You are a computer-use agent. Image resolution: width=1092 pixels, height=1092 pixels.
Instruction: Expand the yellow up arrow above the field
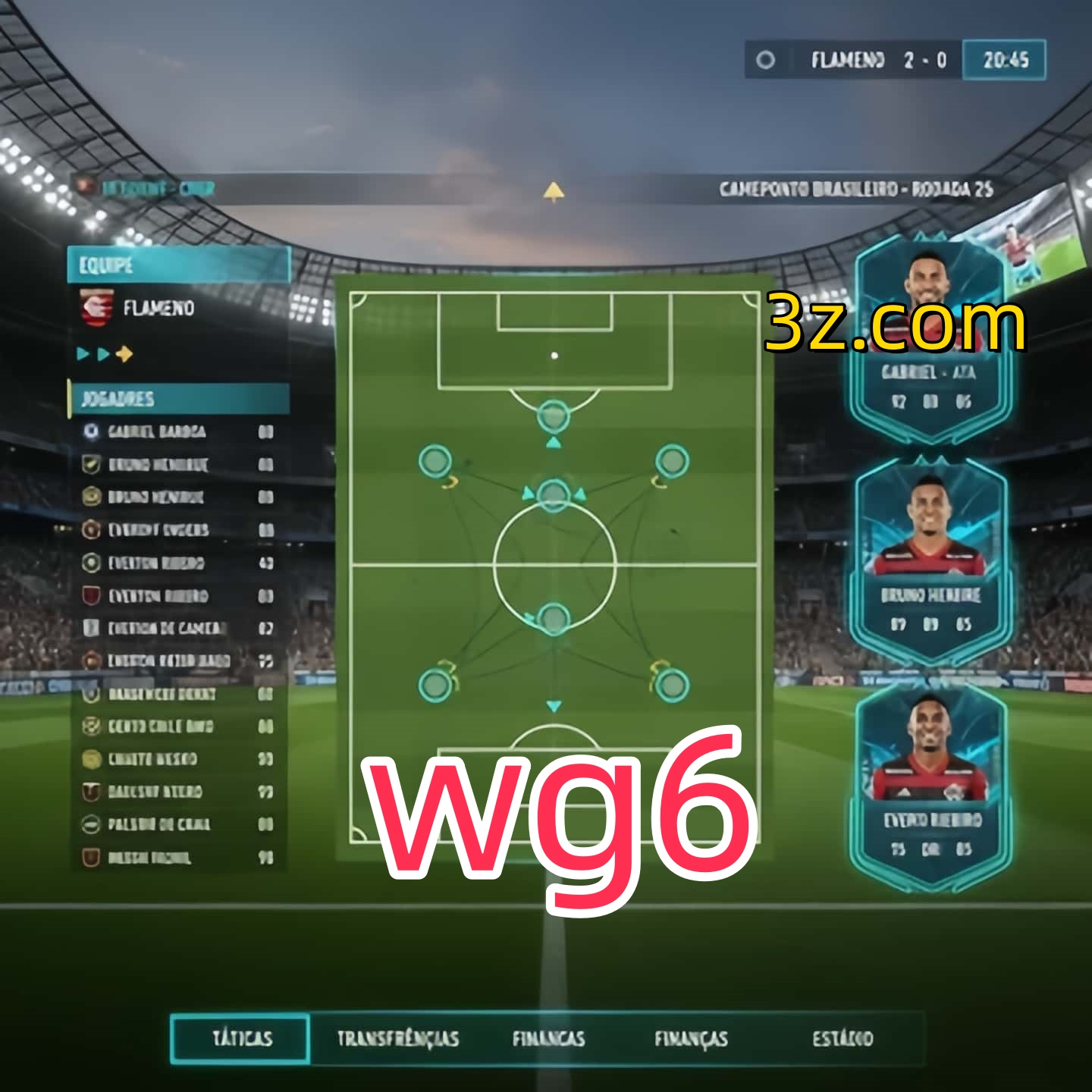tap(554, 192)
